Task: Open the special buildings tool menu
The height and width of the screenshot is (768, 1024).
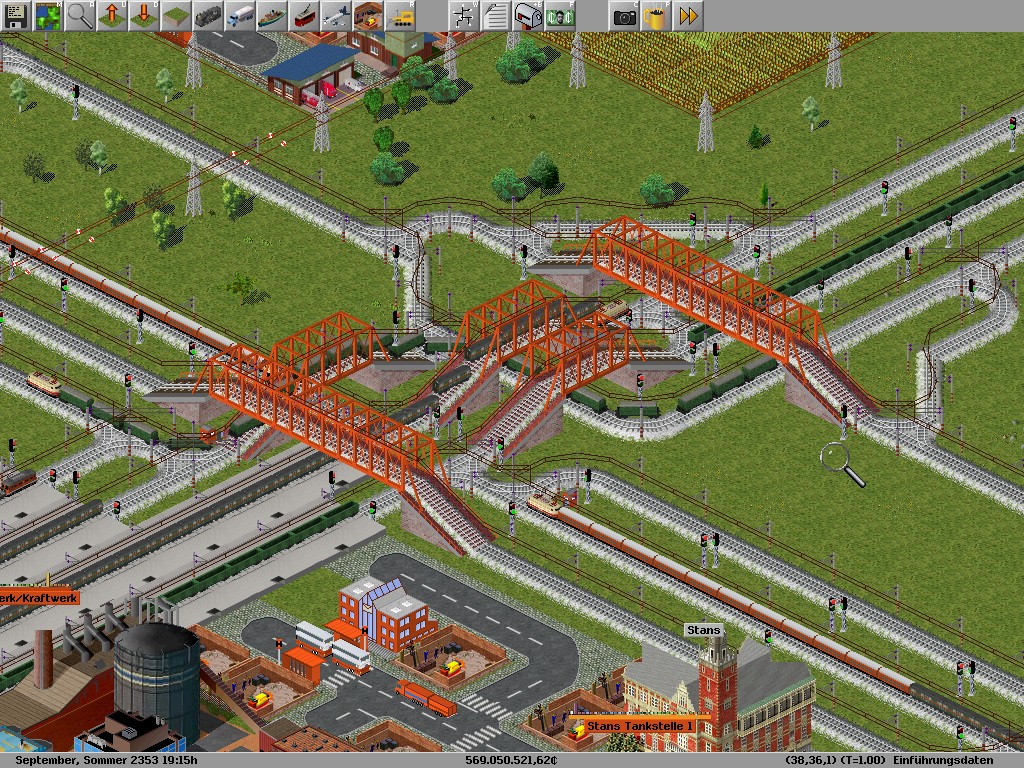Action: [x=368, y=16]
